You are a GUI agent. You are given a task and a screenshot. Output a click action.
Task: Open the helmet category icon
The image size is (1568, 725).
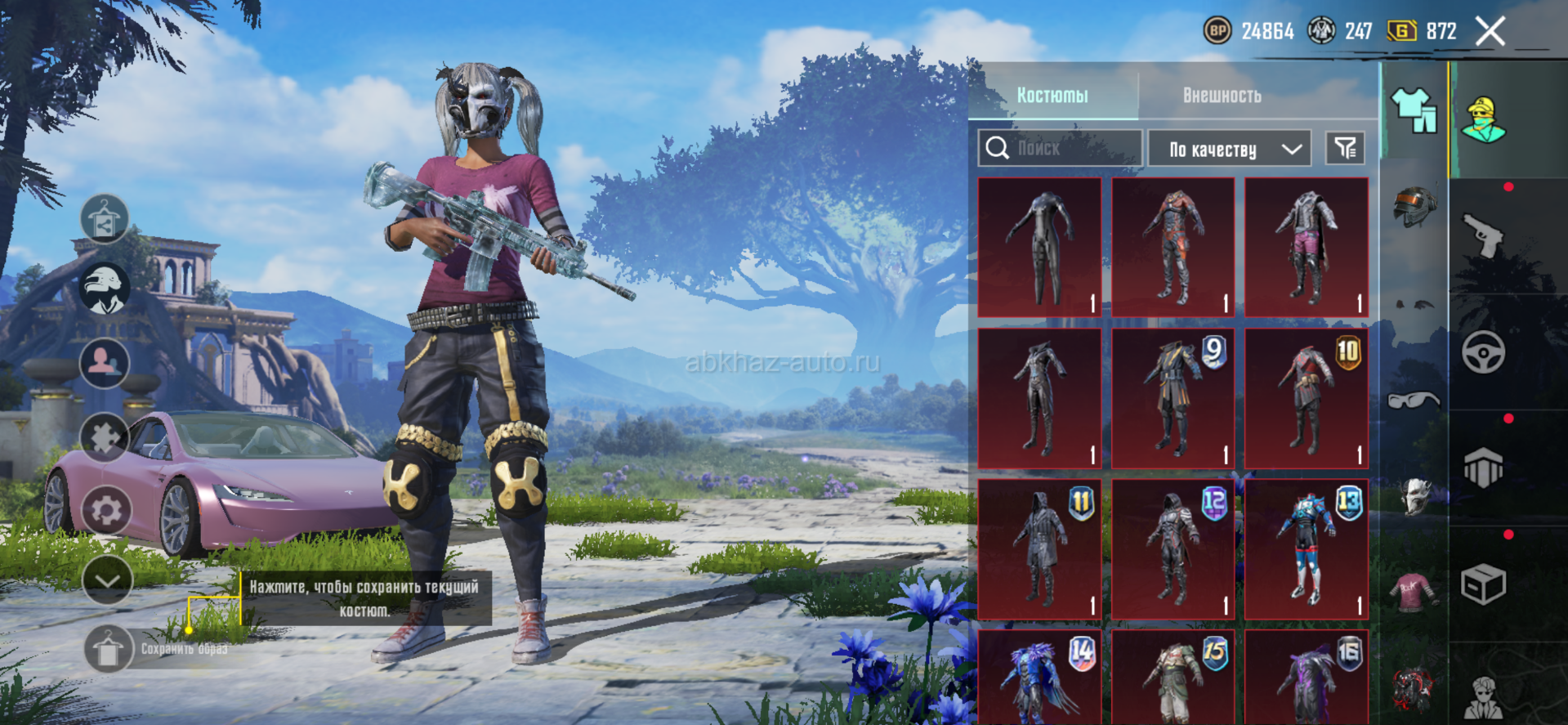(x=1414, y=206)
